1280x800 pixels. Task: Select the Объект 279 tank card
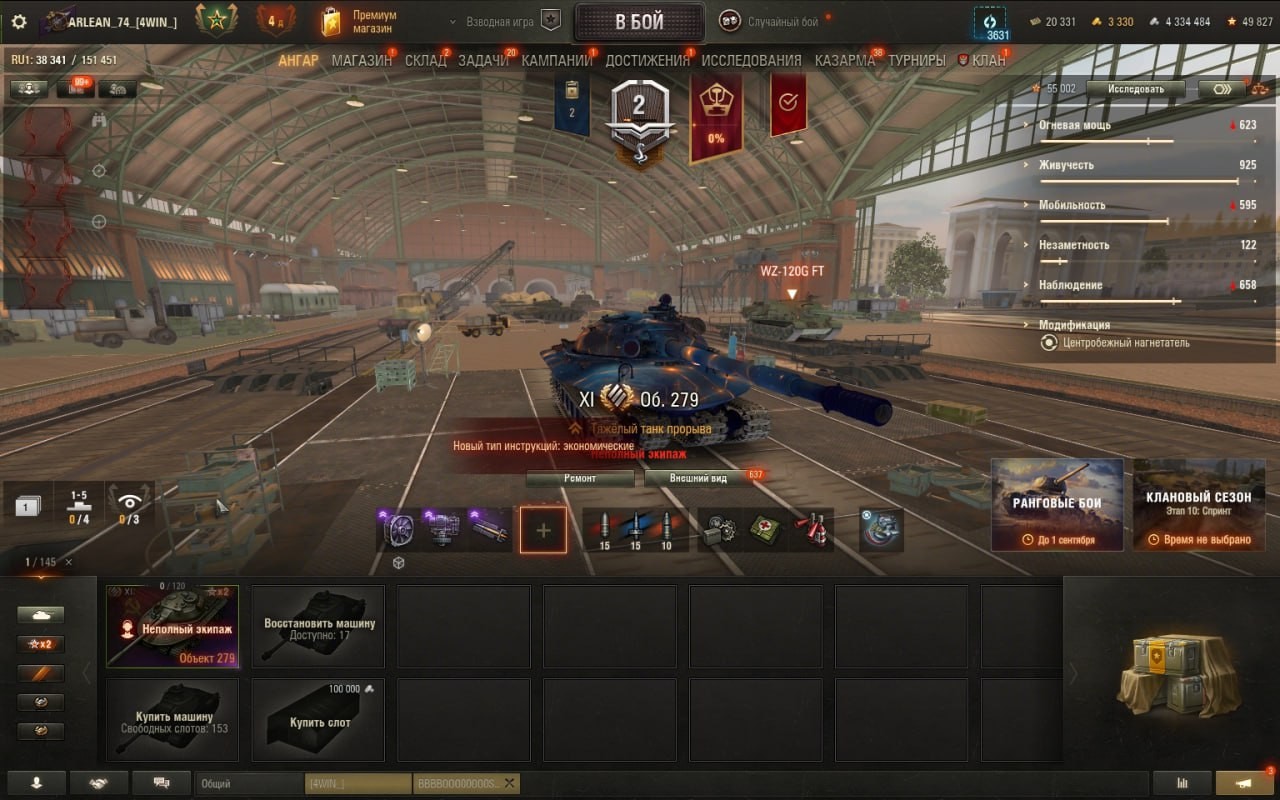pos(172,627)
